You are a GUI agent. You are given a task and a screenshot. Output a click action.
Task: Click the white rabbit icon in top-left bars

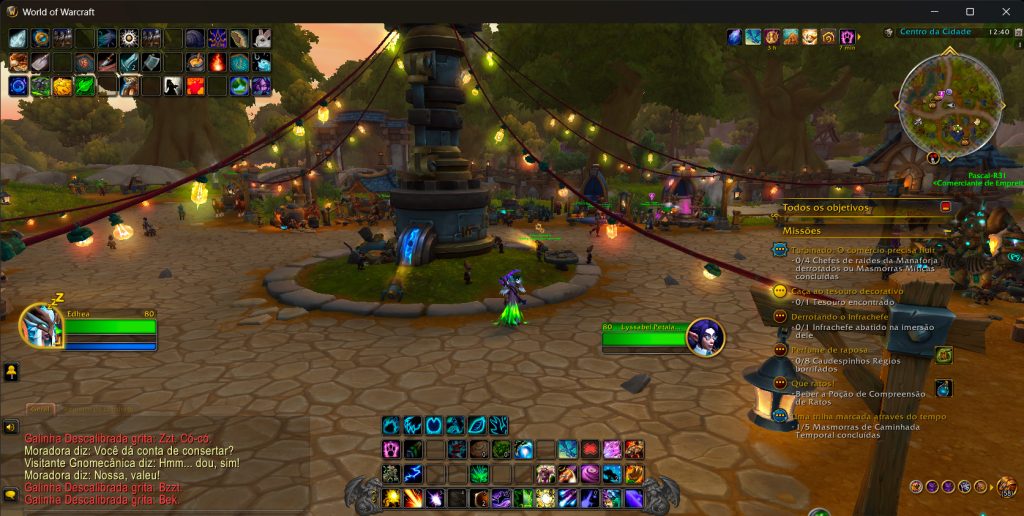coord(261,38)
